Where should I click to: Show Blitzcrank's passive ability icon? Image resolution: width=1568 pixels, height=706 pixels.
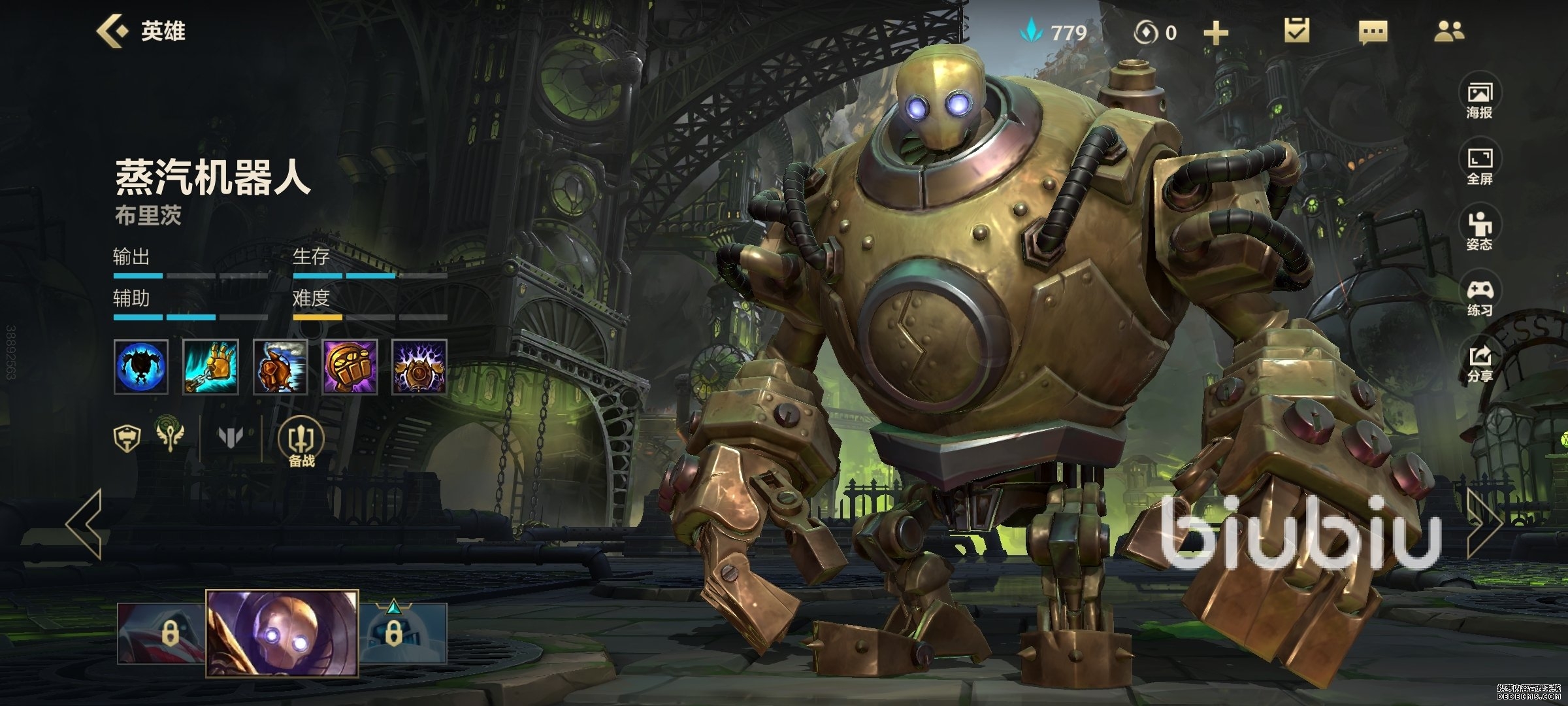pos(141,367)
